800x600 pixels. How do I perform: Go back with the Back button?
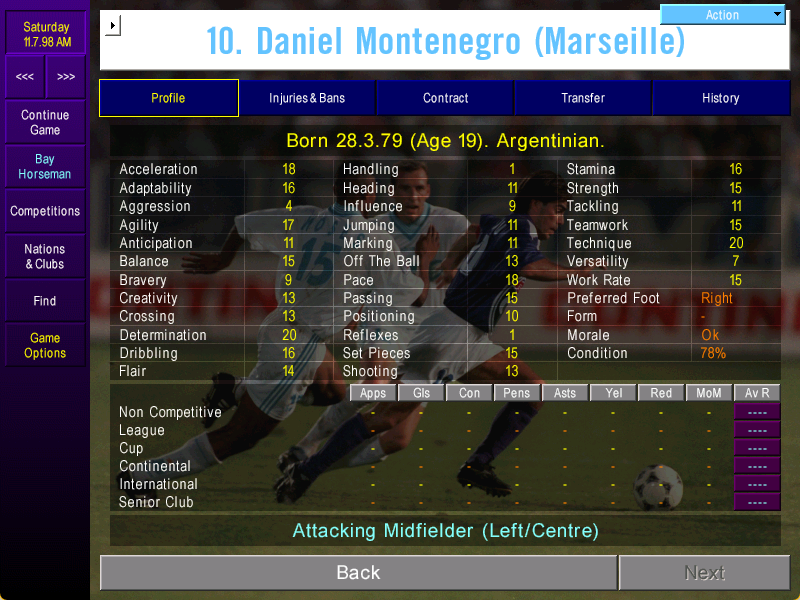[358, 572]
